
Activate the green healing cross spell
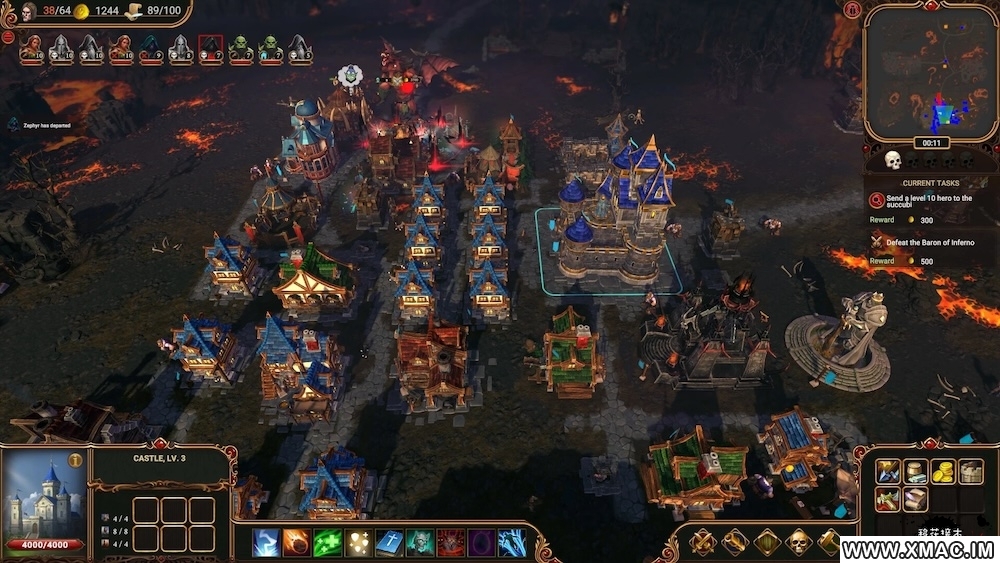tap(327, 542)
